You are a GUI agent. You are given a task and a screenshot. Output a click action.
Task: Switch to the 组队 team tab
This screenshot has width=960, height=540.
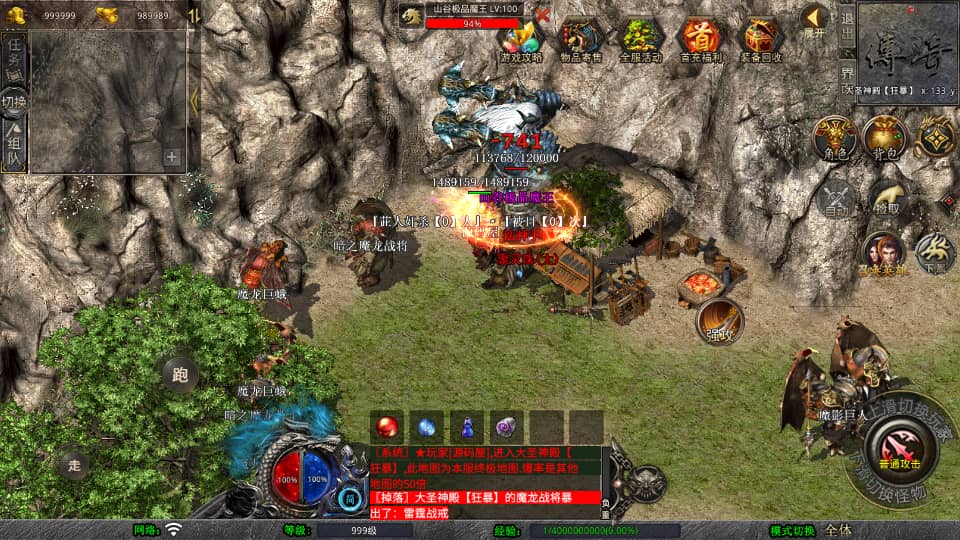click(14, 147)
